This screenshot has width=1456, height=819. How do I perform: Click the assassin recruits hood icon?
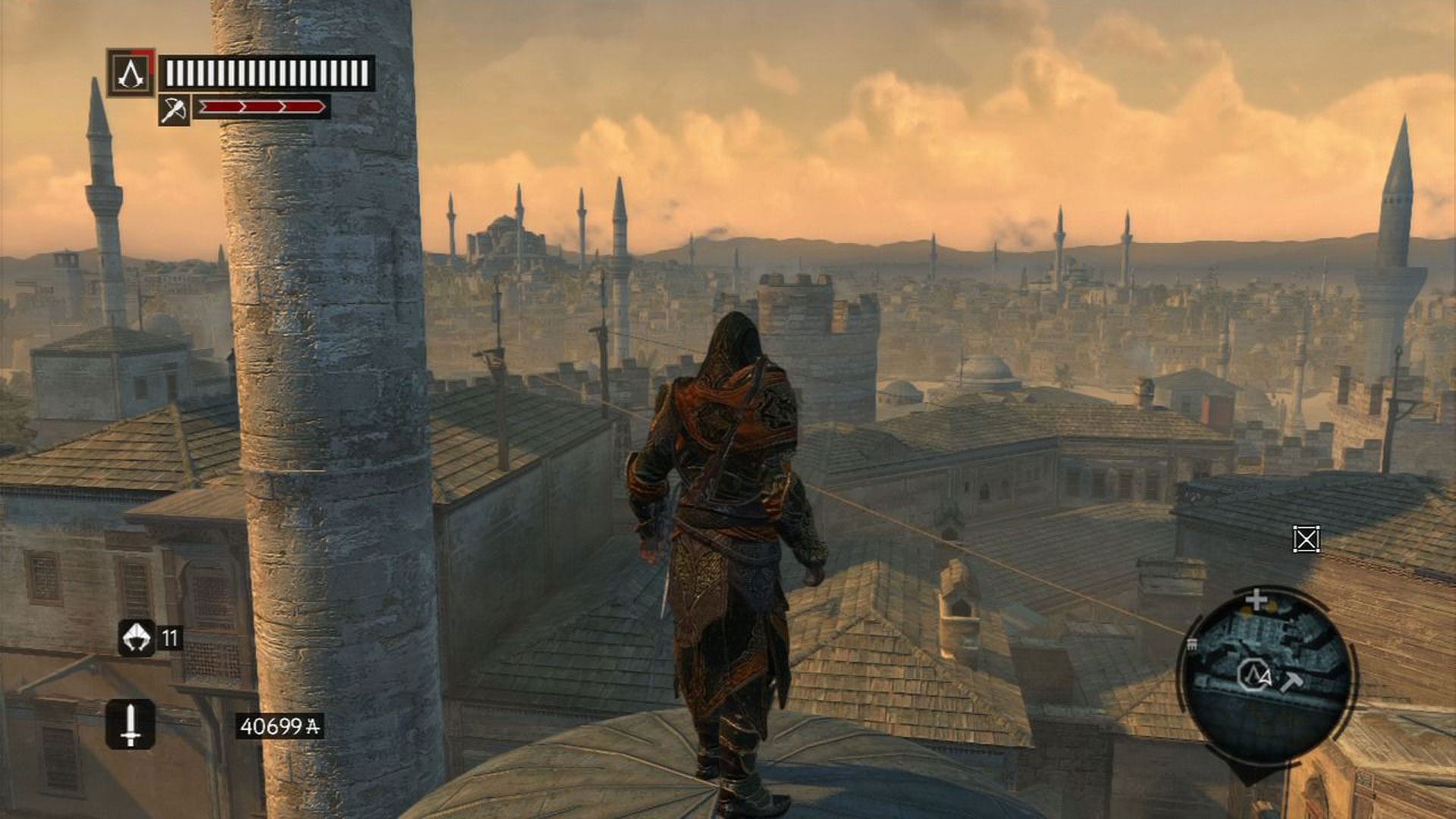pos(136,638)
